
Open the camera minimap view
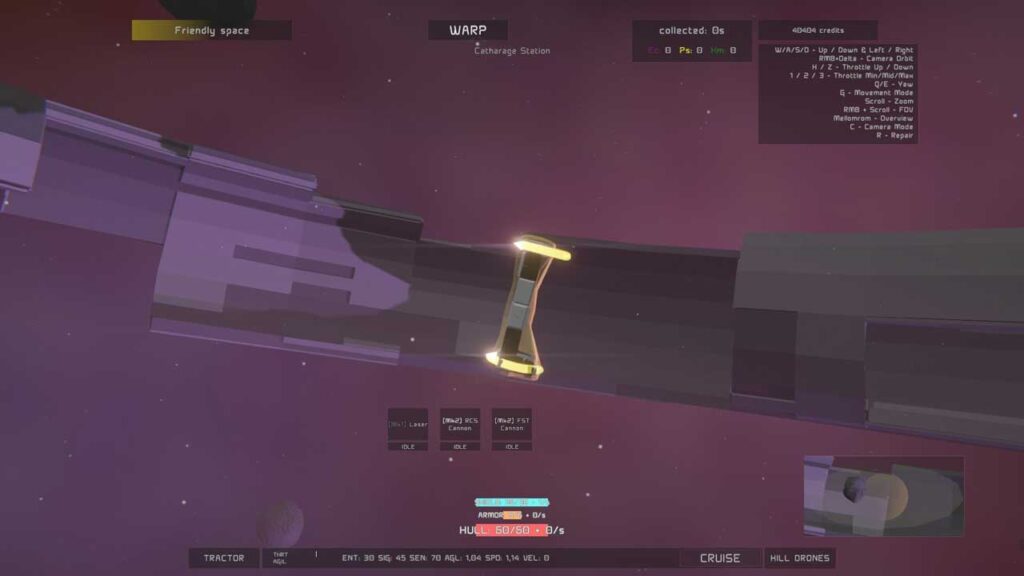click(x=883, y=496)
